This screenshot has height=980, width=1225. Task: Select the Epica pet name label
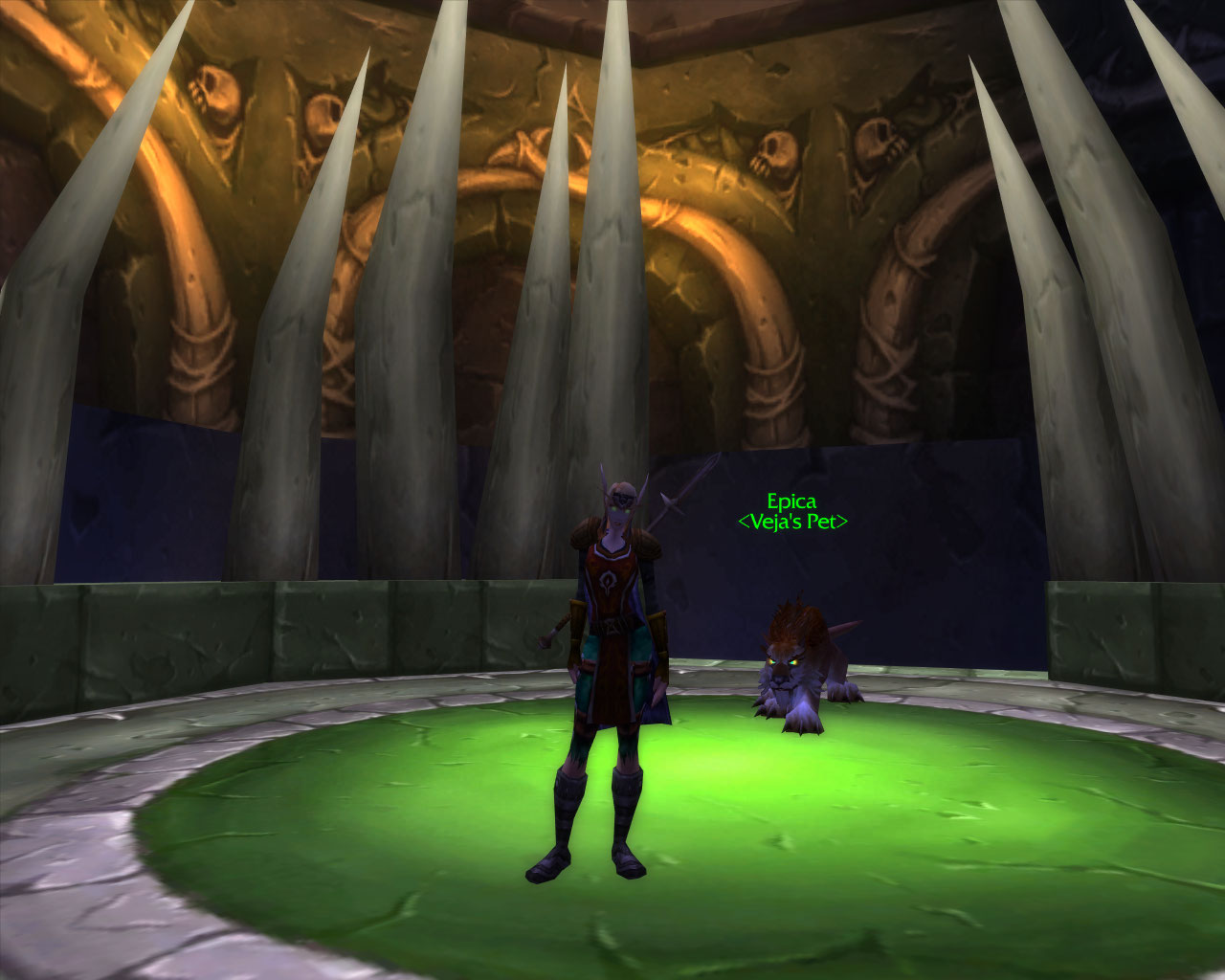[x=791, y=501]
